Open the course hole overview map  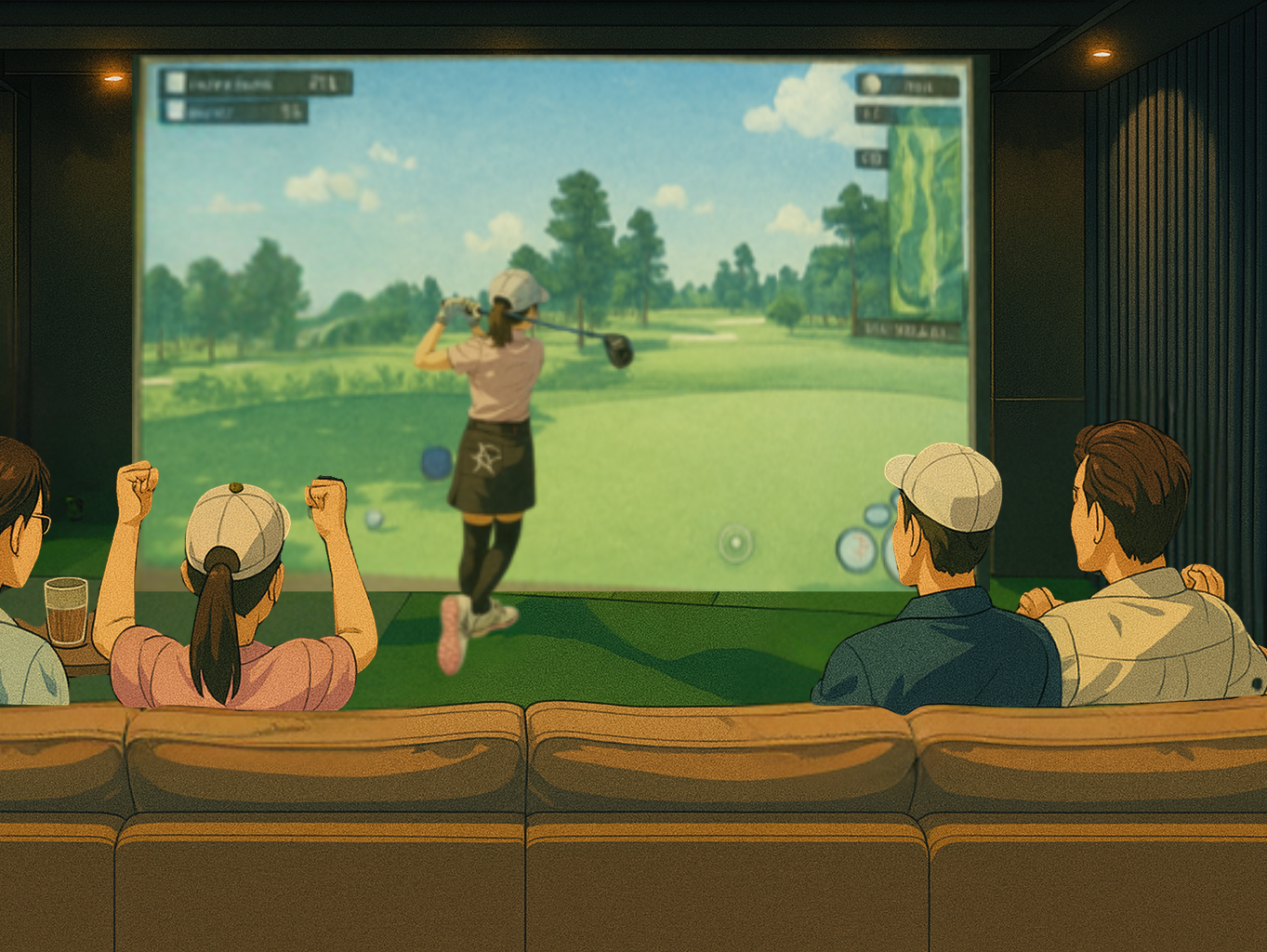pyautogui.click(x=924, y=214)
